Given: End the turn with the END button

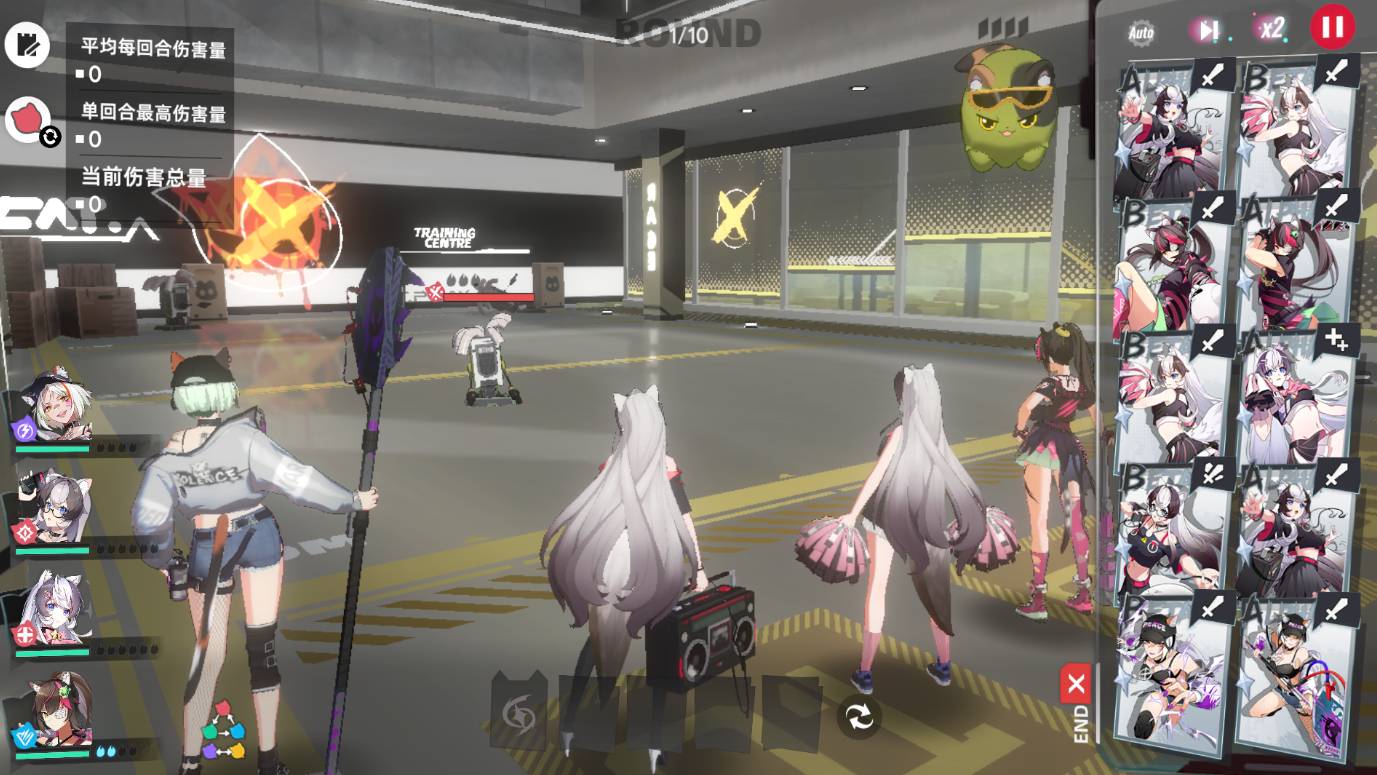Looking at the screenshot, I should pos(1077,703).
